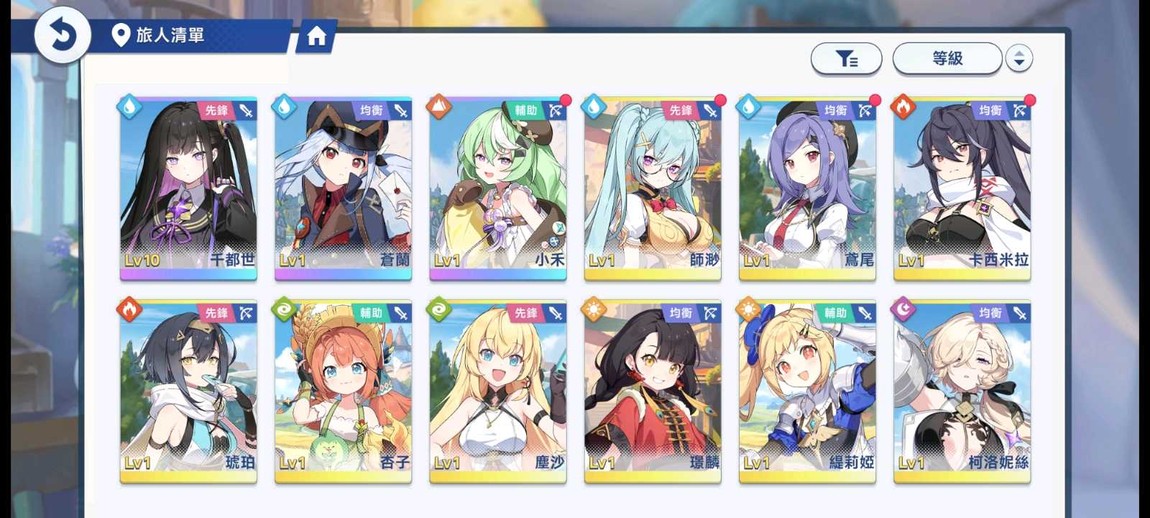
Task: Choose the 小禾 character card
Action: [498, 188]
